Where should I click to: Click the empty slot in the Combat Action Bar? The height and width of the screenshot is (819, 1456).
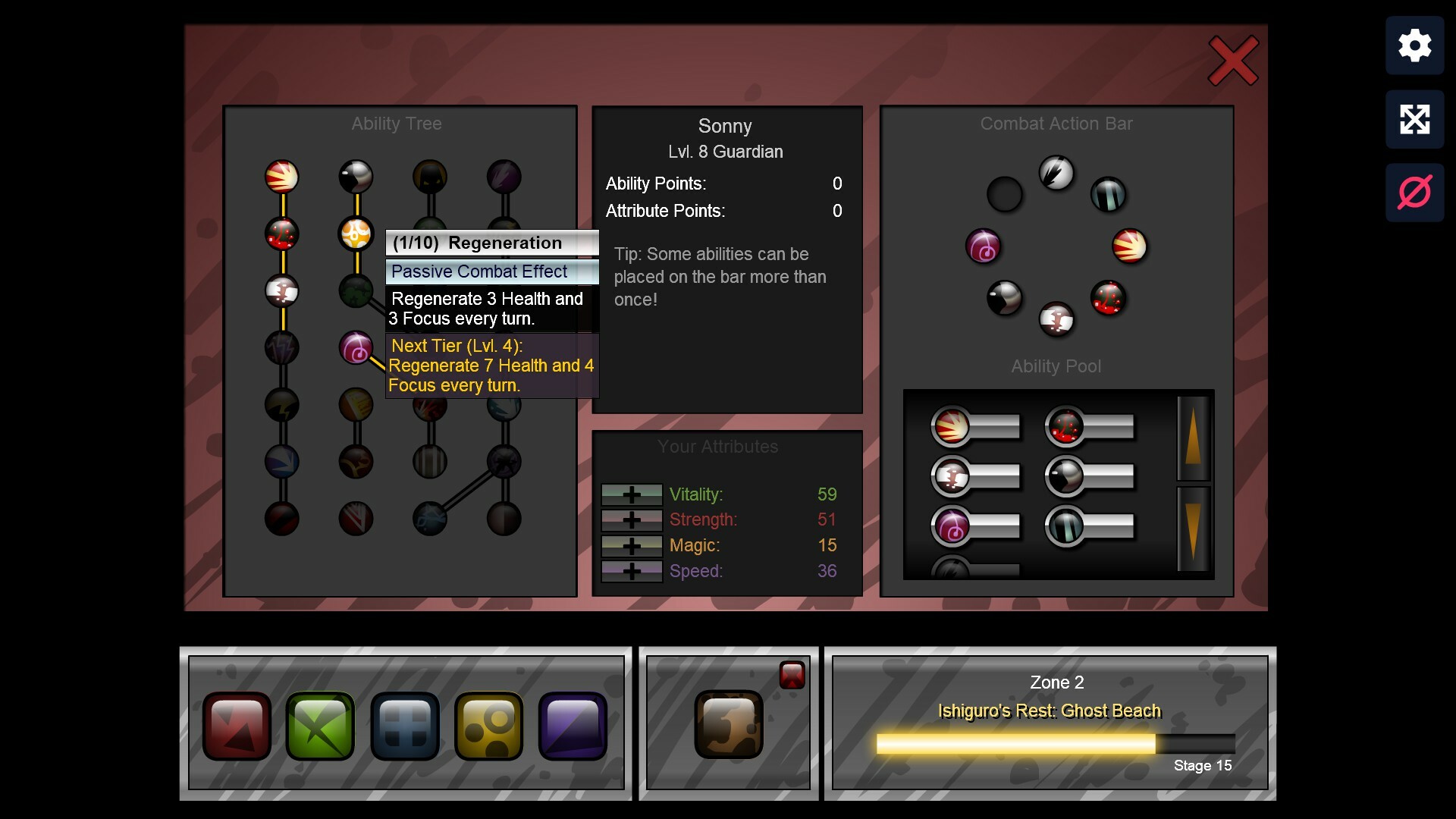[1005, 194]
